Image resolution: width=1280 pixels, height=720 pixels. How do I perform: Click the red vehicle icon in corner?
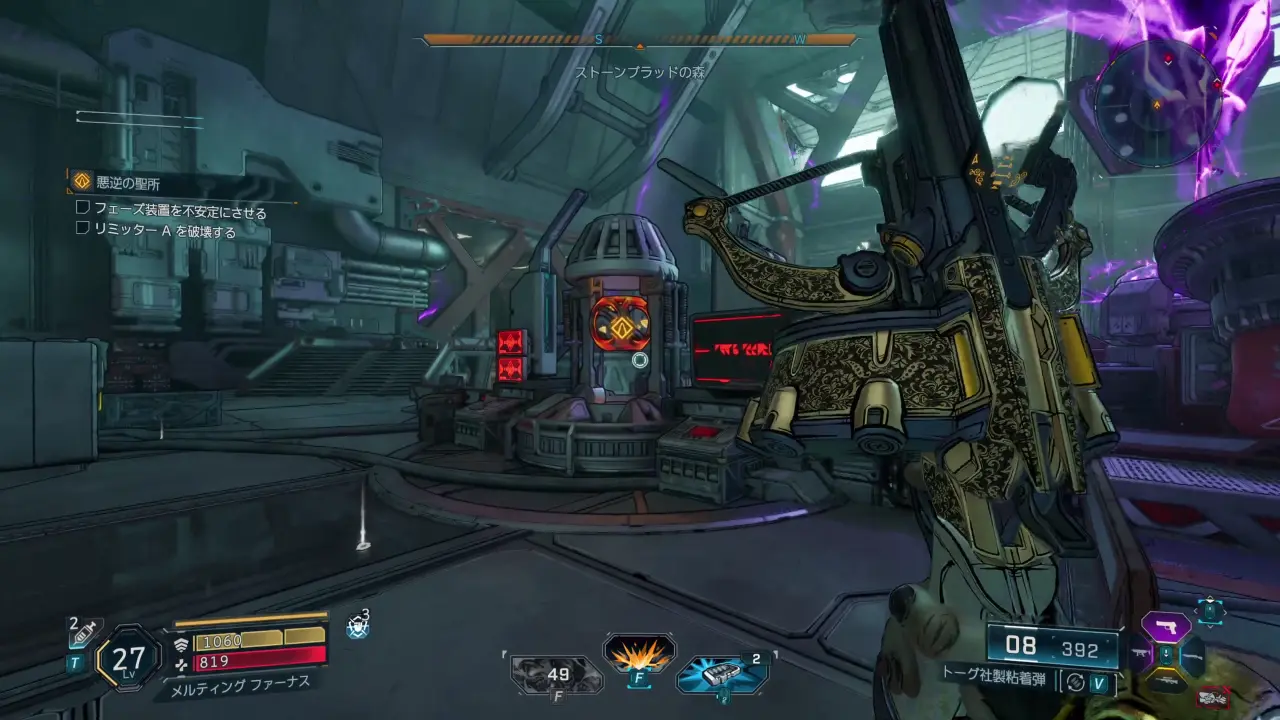(1214, 695)
